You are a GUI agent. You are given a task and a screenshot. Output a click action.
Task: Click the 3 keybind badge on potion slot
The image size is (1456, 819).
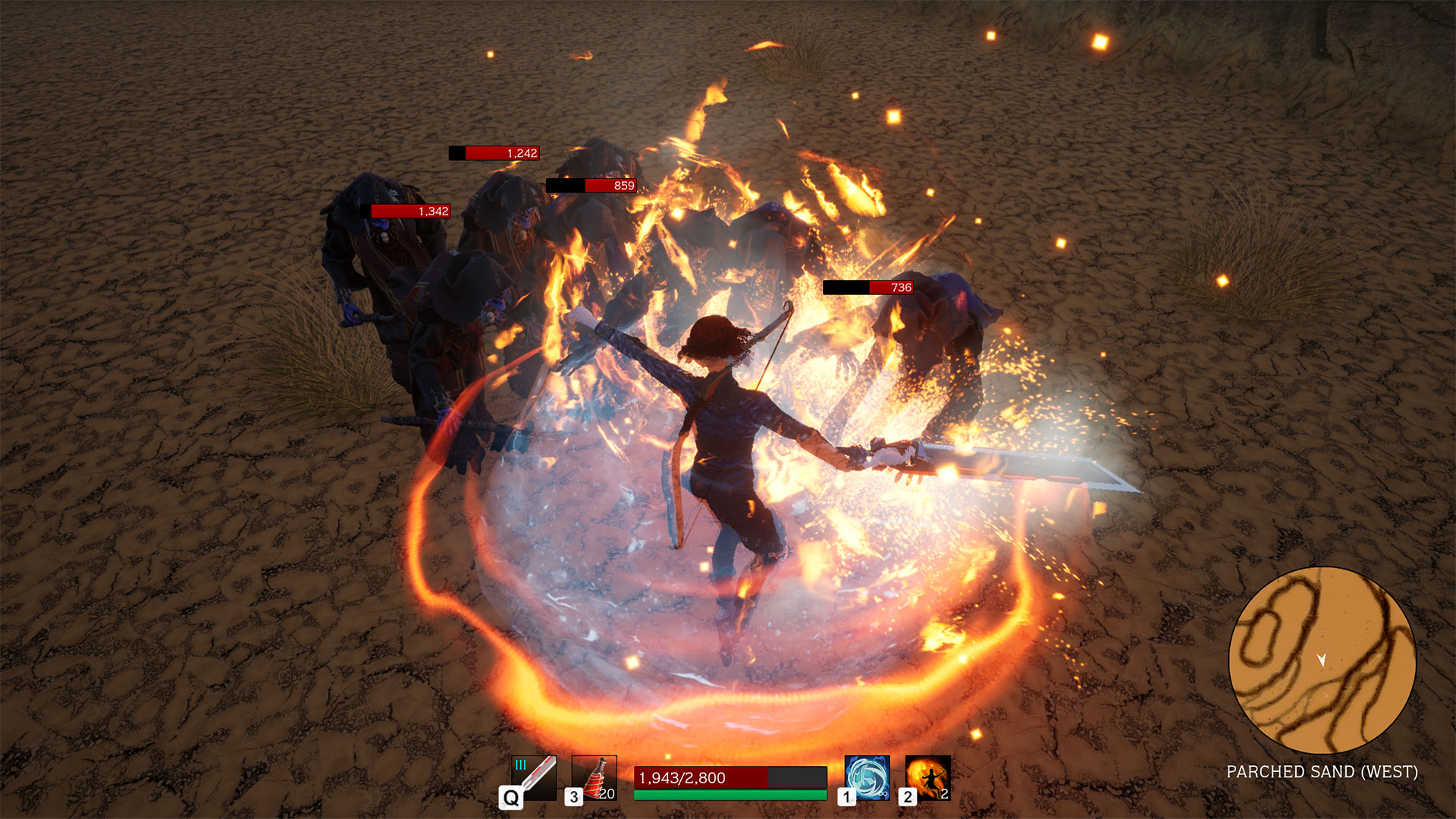(x=574, y=795)
